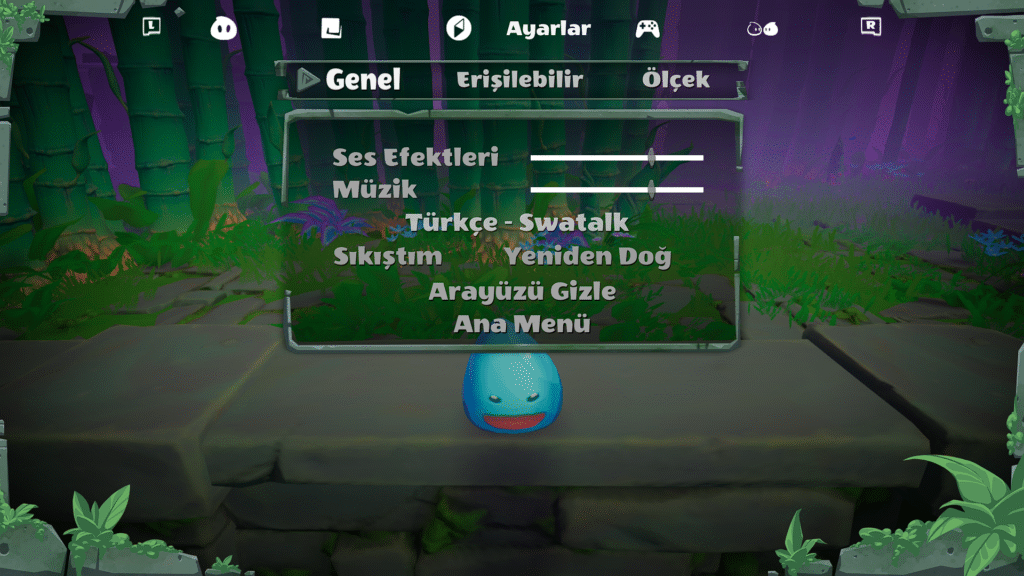Image resolution: width=1024 pixels, height=576 pixels.
Task: Adjust the Ses Efektleri volume slider
Action: [651, 157]
